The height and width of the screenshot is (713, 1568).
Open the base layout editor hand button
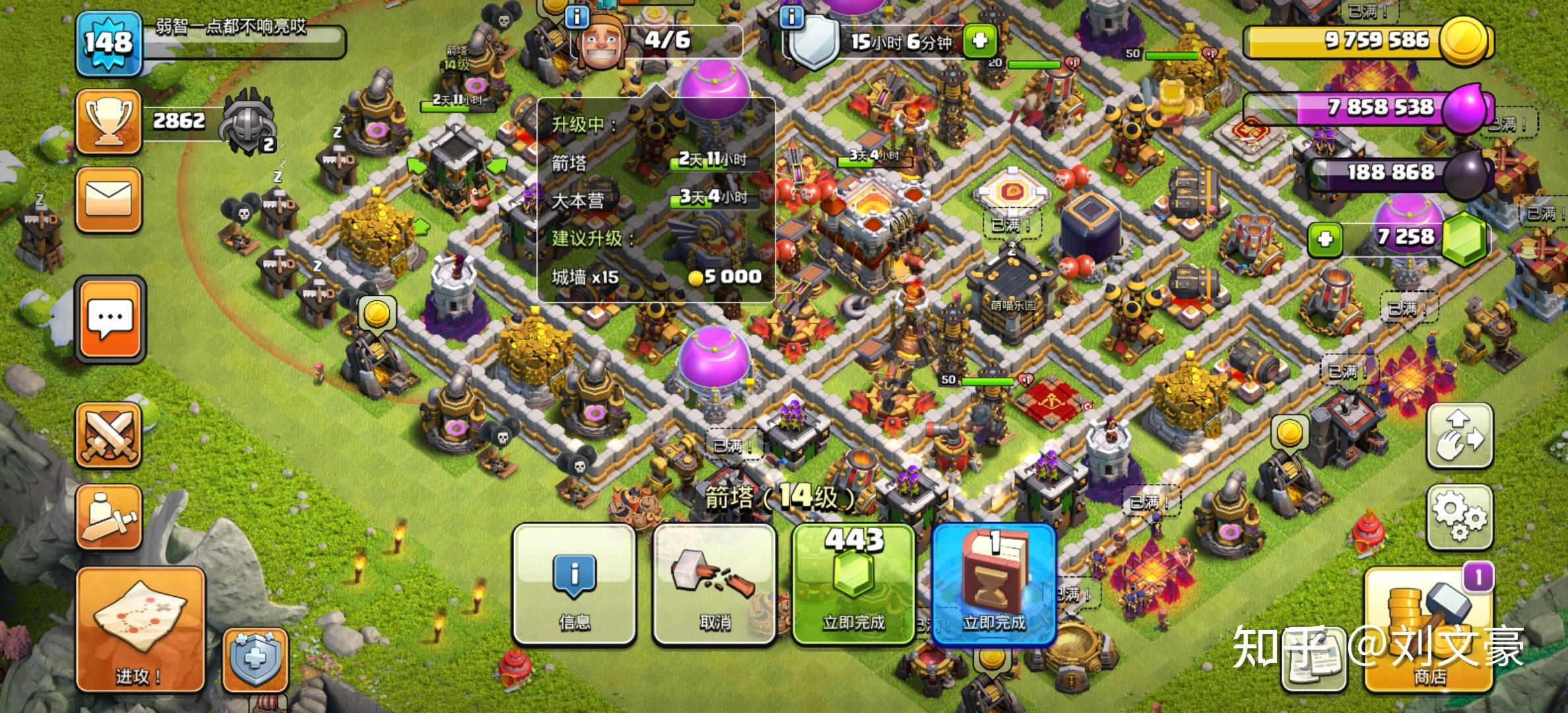pos(1460,436)
